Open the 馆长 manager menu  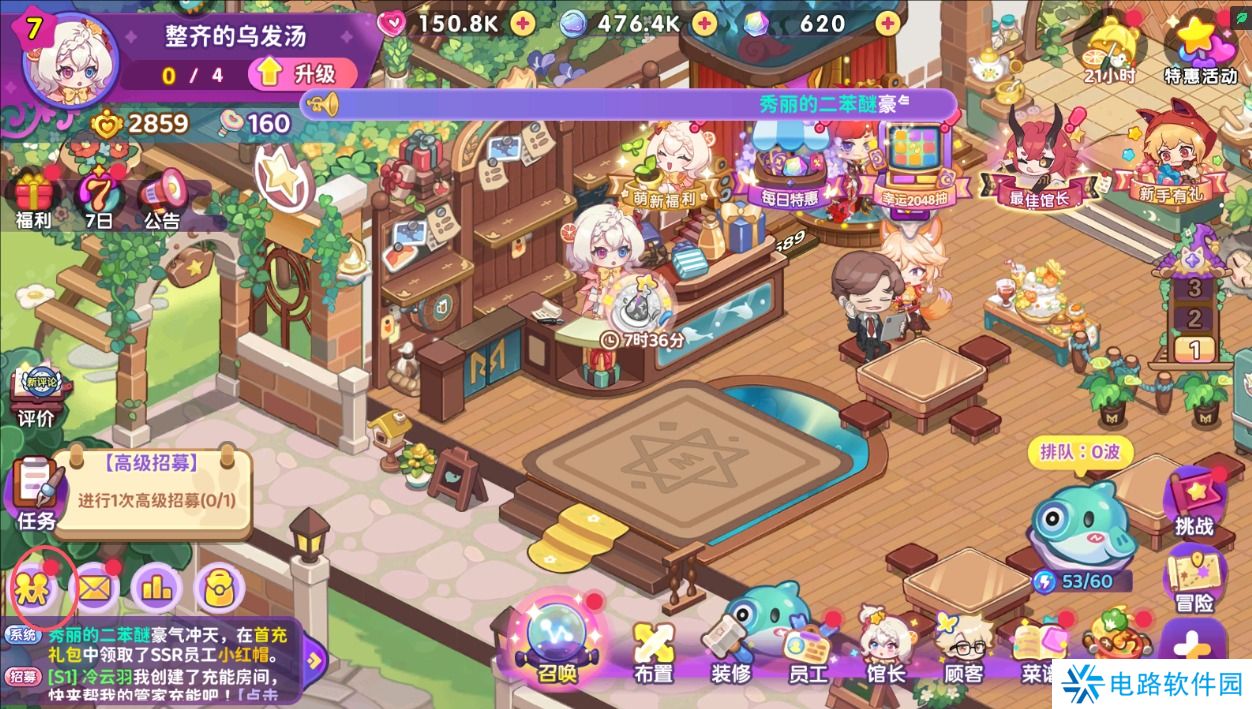pyautogui.click(x=884, y=650)
